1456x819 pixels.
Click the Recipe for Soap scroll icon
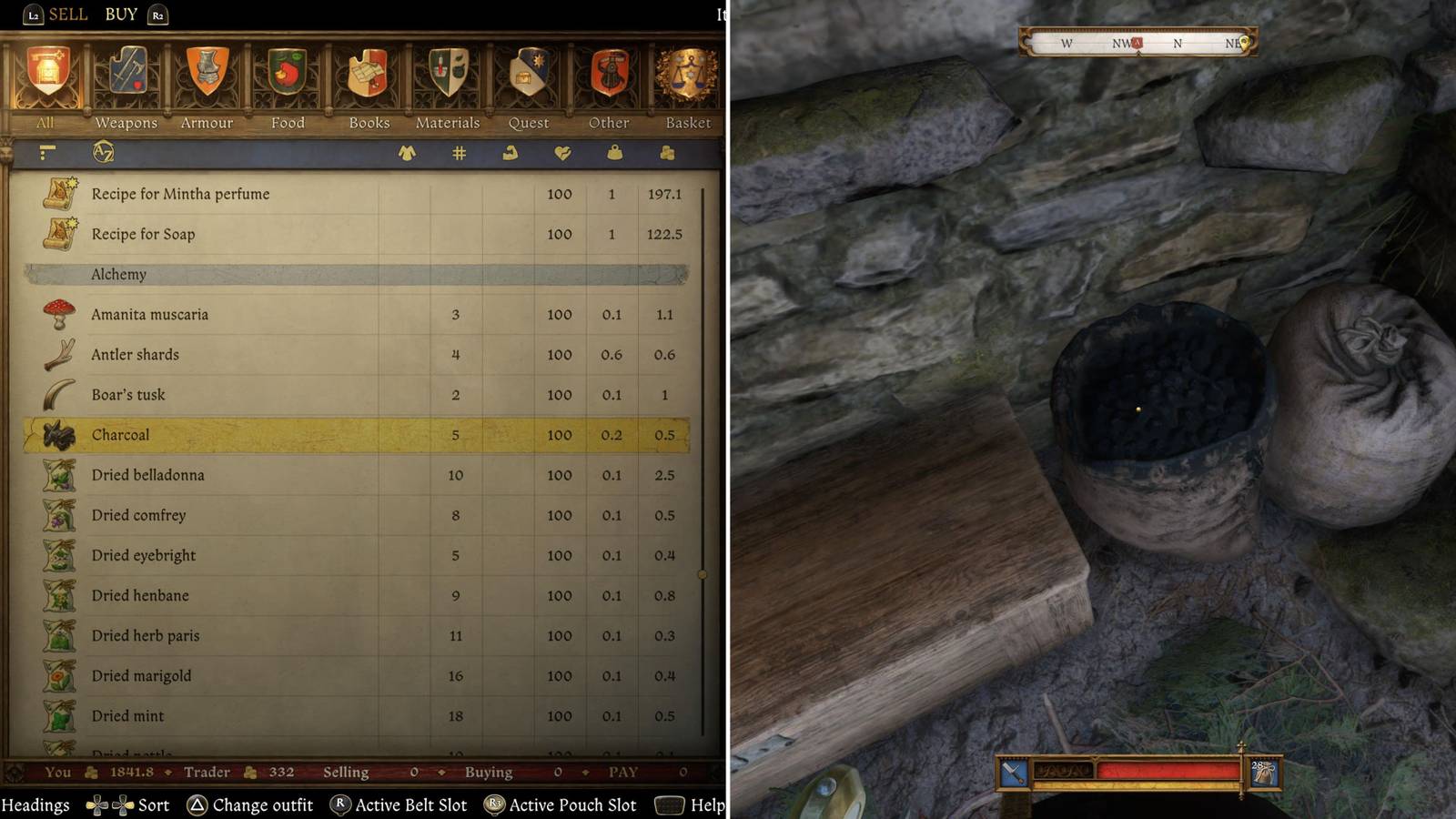pos(57,234)
